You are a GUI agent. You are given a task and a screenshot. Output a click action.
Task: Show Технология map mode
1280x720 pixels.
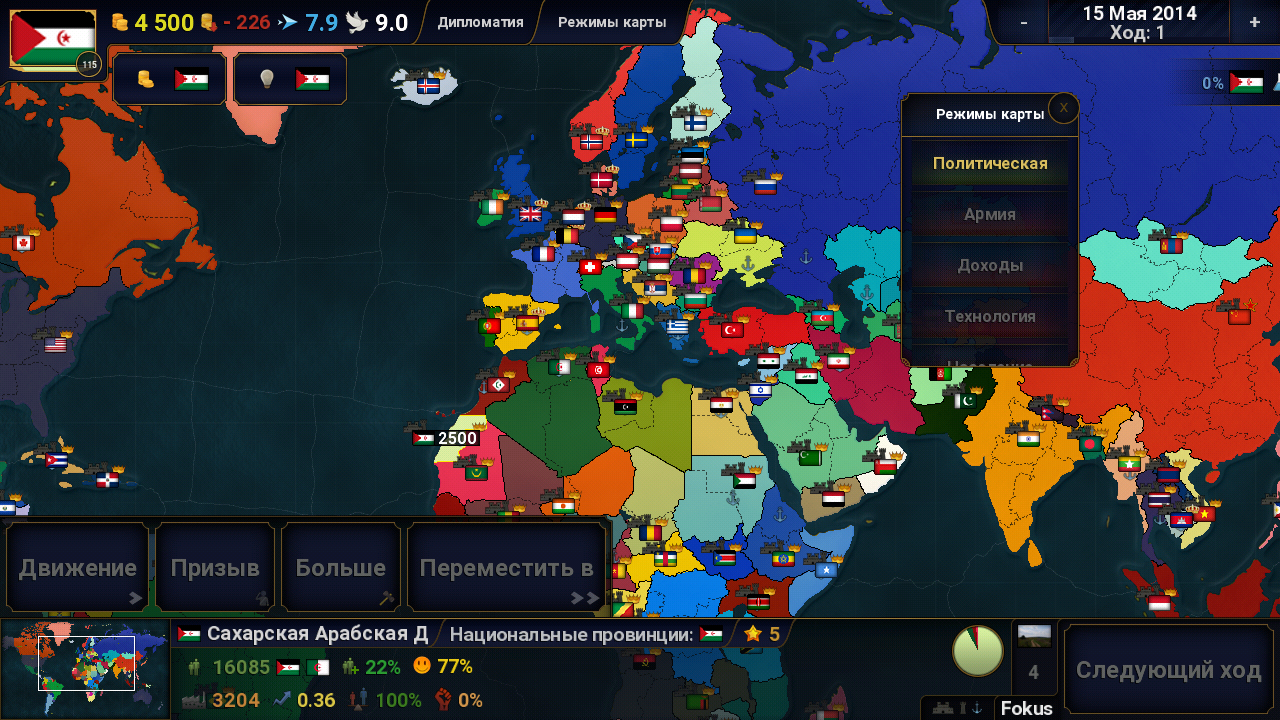[x=989, y=316]
